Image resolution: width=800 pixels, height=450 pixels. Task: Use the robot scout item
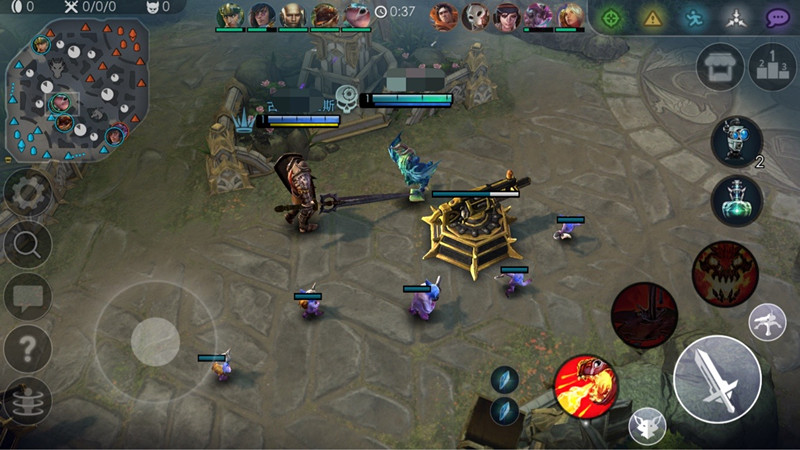point(736,141)
